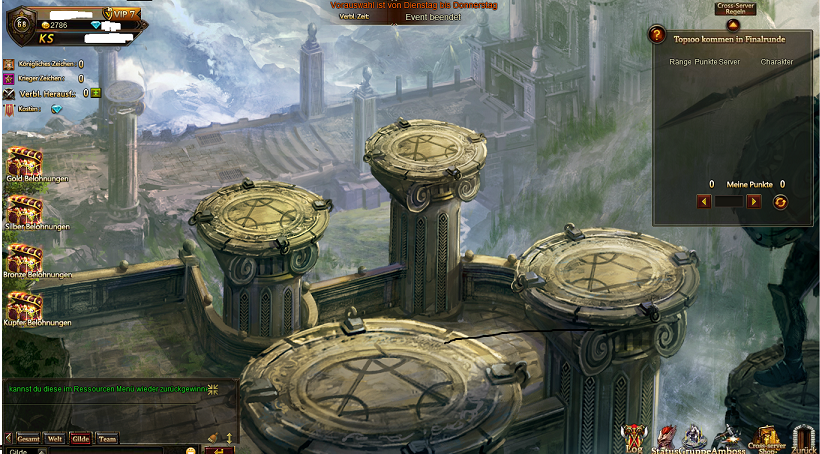Select the Team chat tab
The height and width of the screenshot is (454, 820).
pos(106,438)
